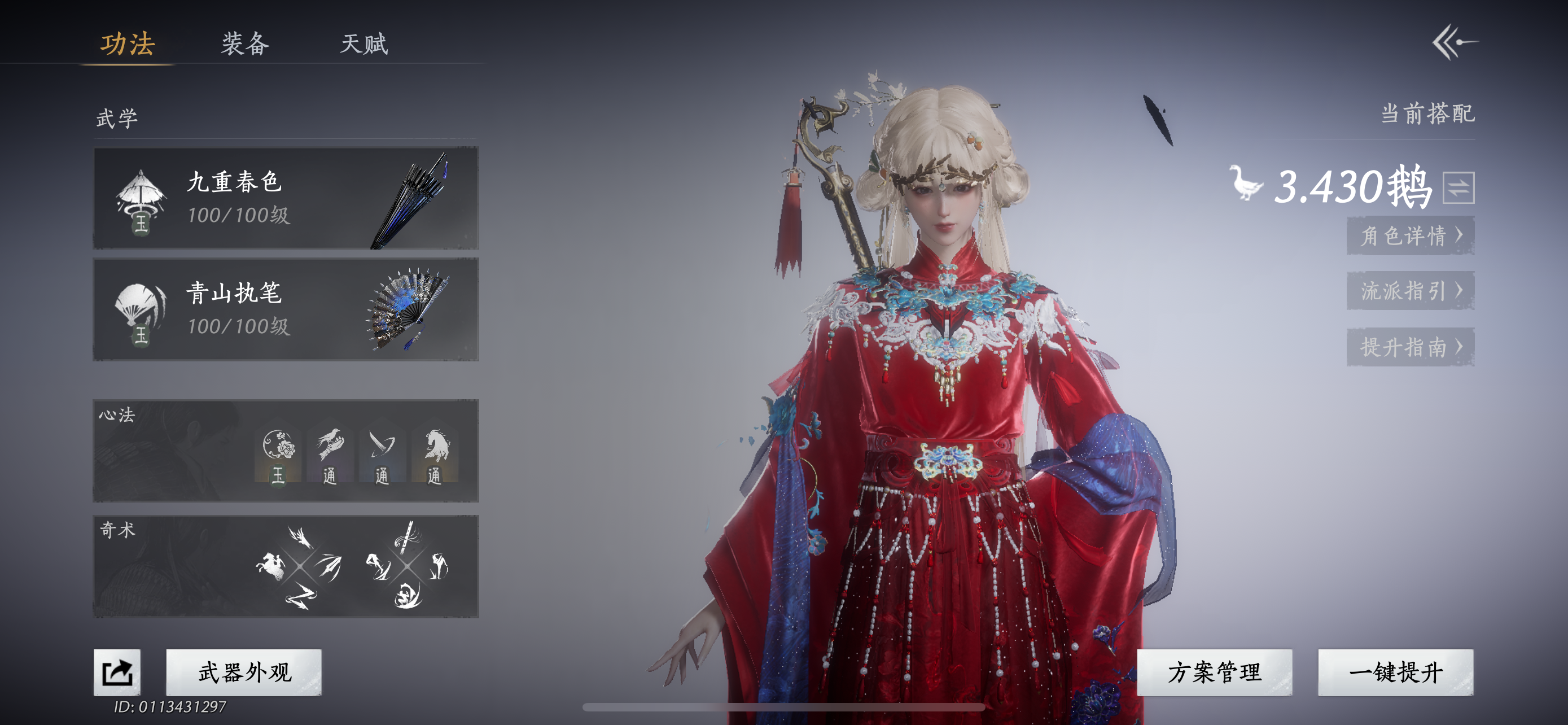Activate 一键提升 one-click upgrade

[1395, 672]
